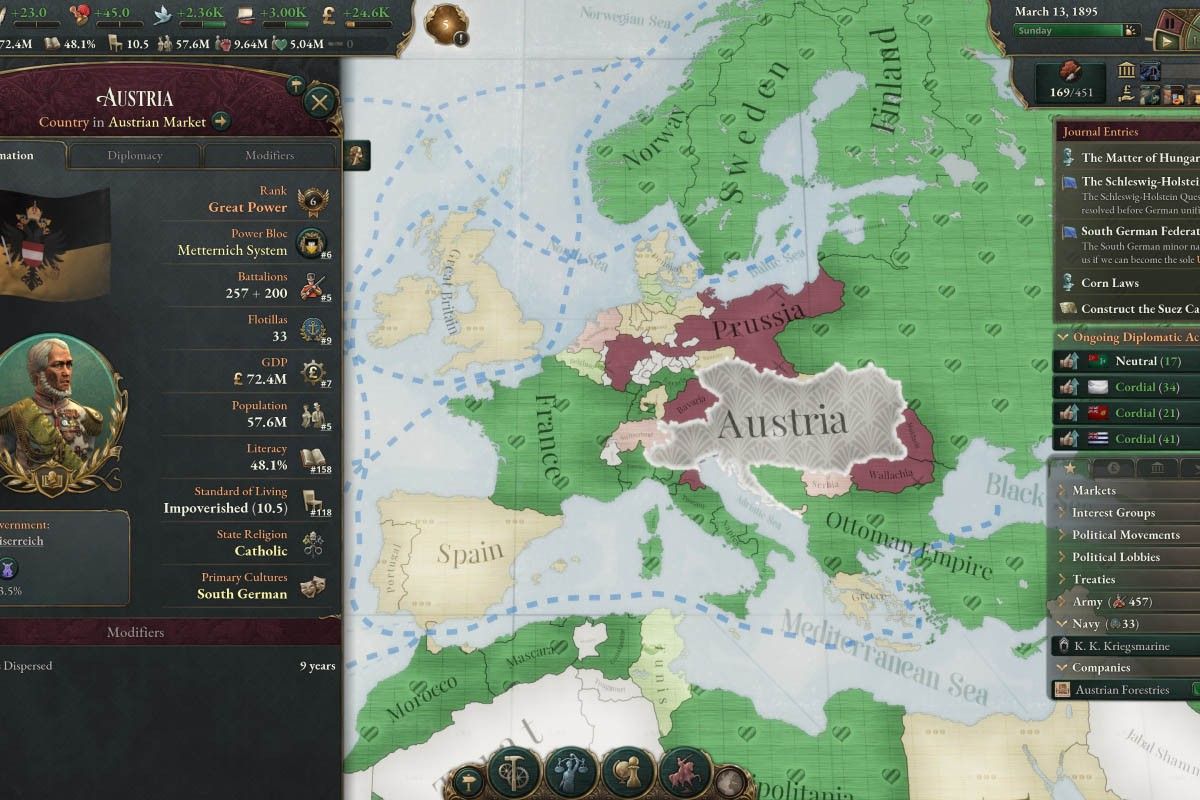Open the Austrian Foresteries company

coord(1122,690)
